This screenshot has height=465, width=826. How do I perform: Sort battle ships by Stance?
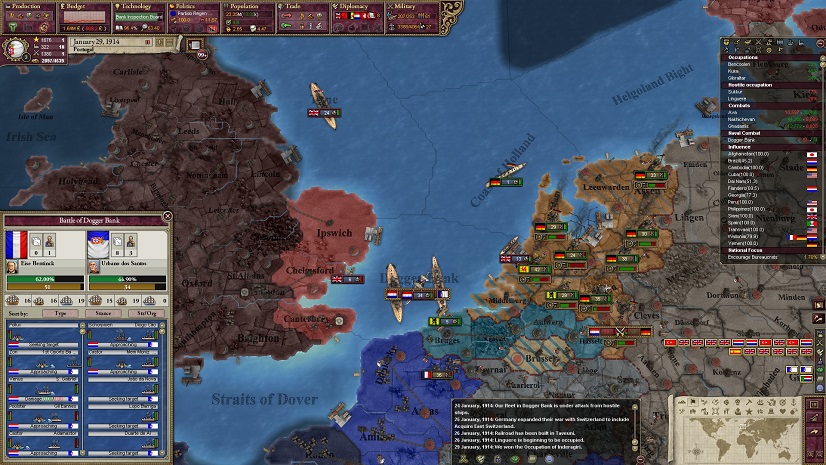[x=102, y=313]
